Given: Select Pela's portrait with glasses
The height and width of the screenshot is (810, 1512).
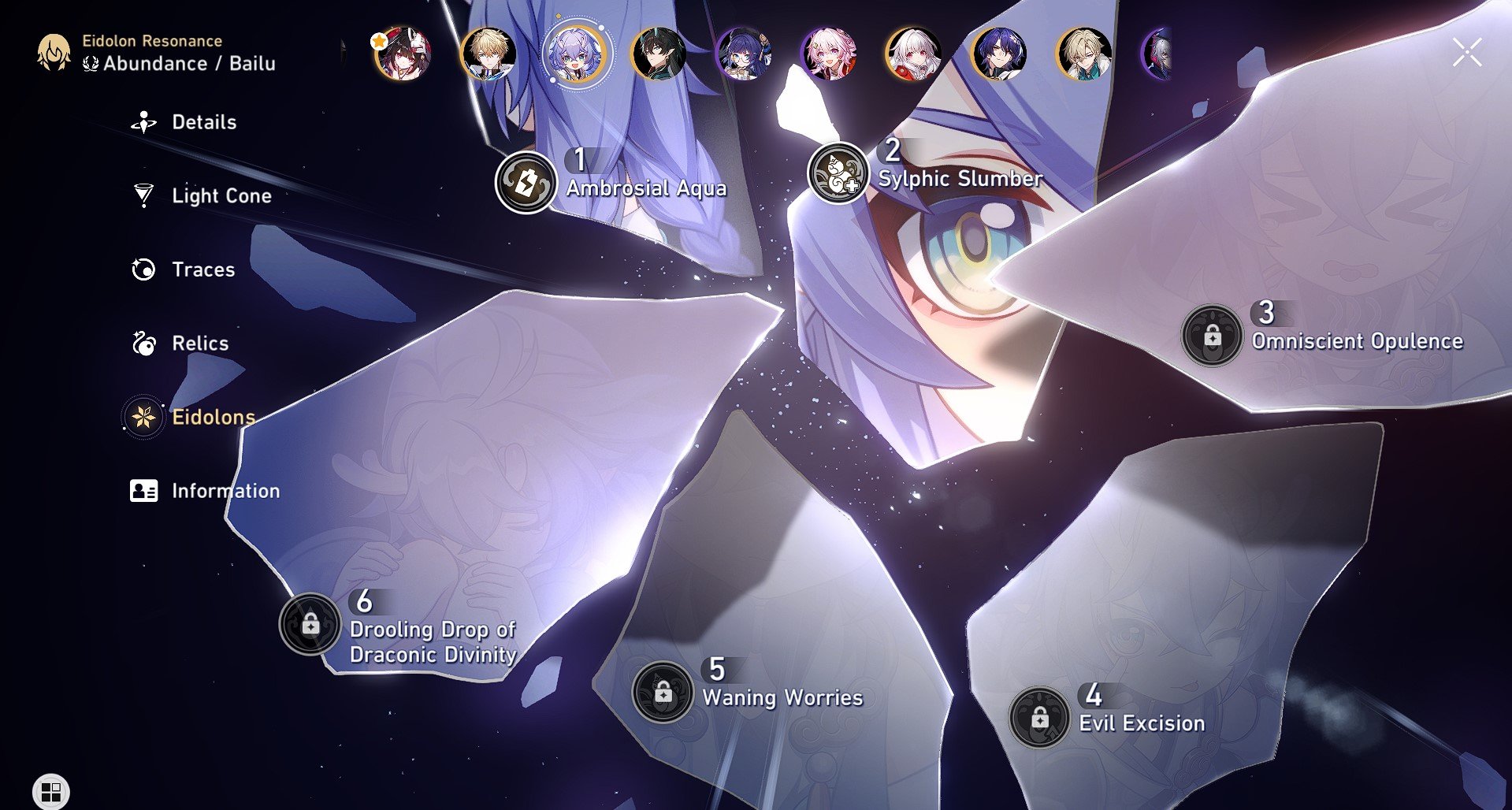Looking at the screenshot, I should [744, 54].
